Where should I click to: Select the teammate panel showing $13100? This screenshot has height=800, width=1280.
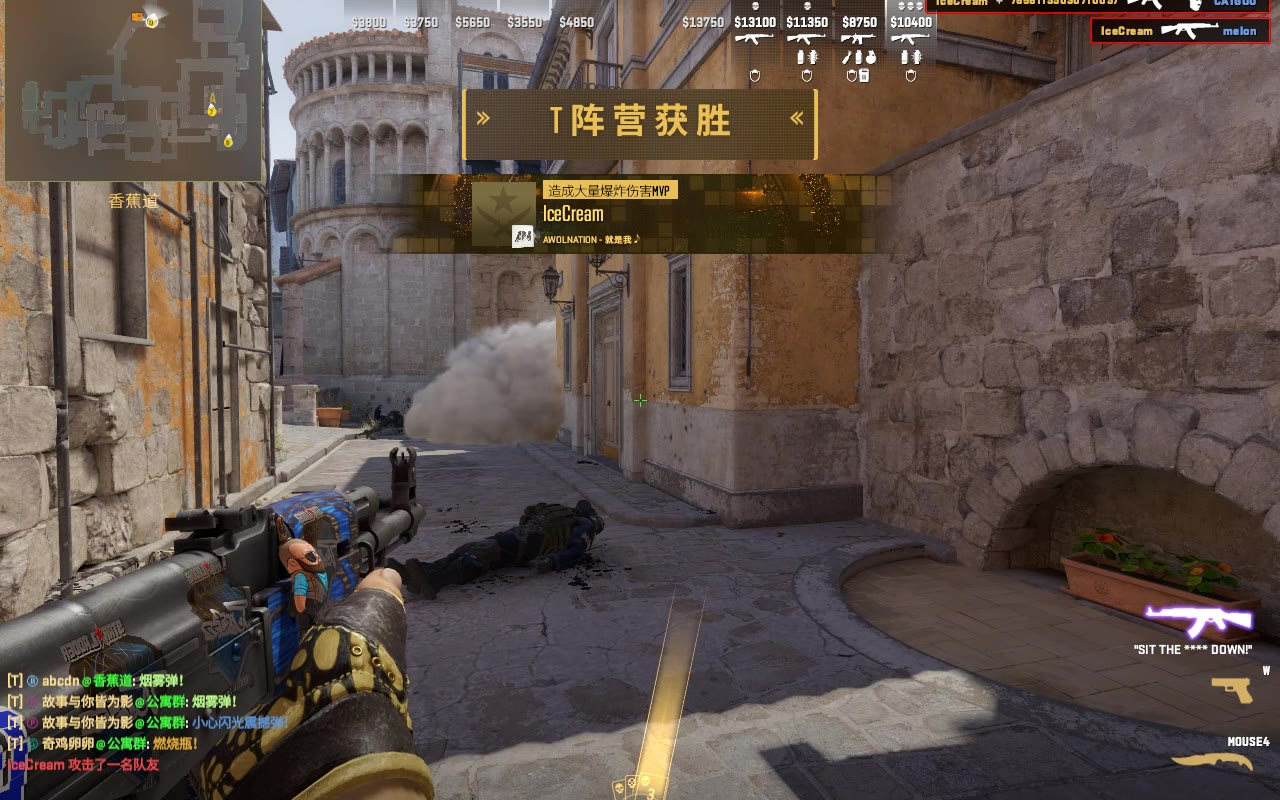pyautogui.click(x=755, y=45)
